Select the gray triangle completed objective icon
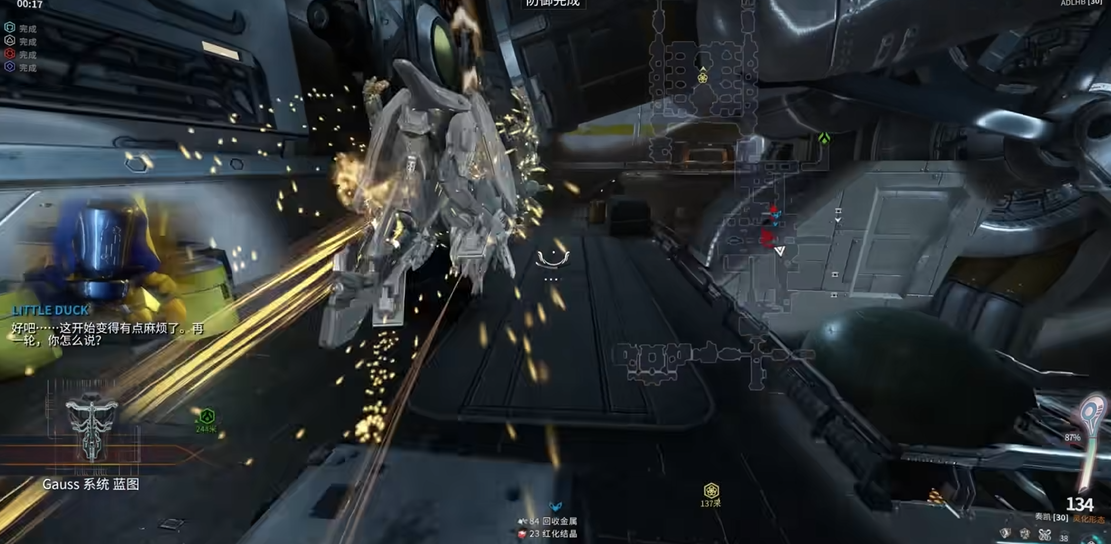The image size is (1111, 544). 10,41
